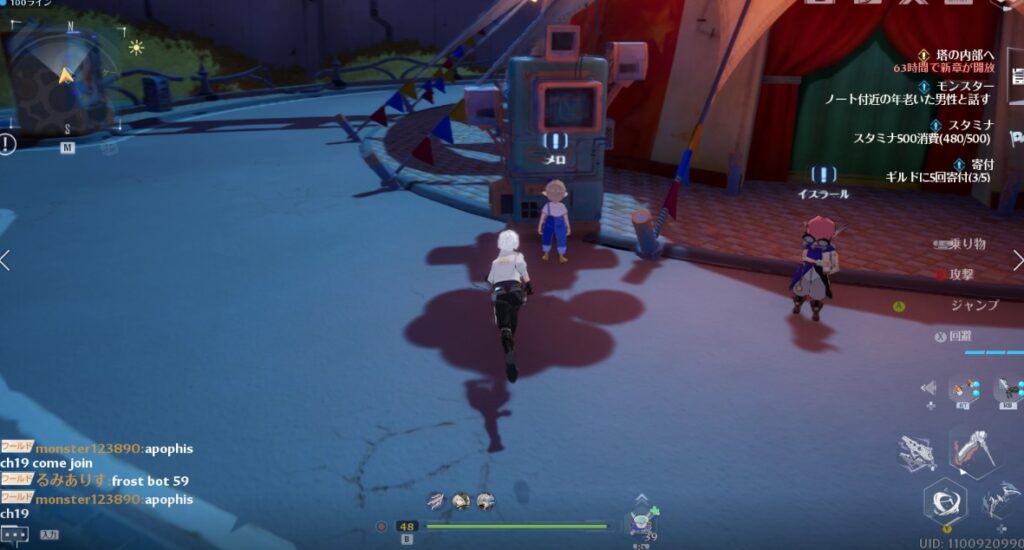Click the left-edge page arrow
This screenshot has width=1024, height=550.
tap(6, 261)
